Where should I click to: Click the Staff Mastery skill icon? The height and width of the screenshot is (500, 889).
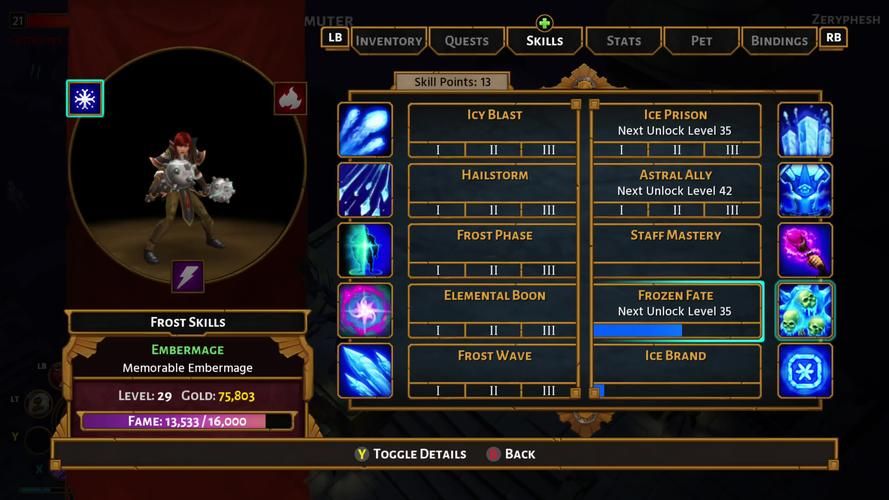pos(805,250)
